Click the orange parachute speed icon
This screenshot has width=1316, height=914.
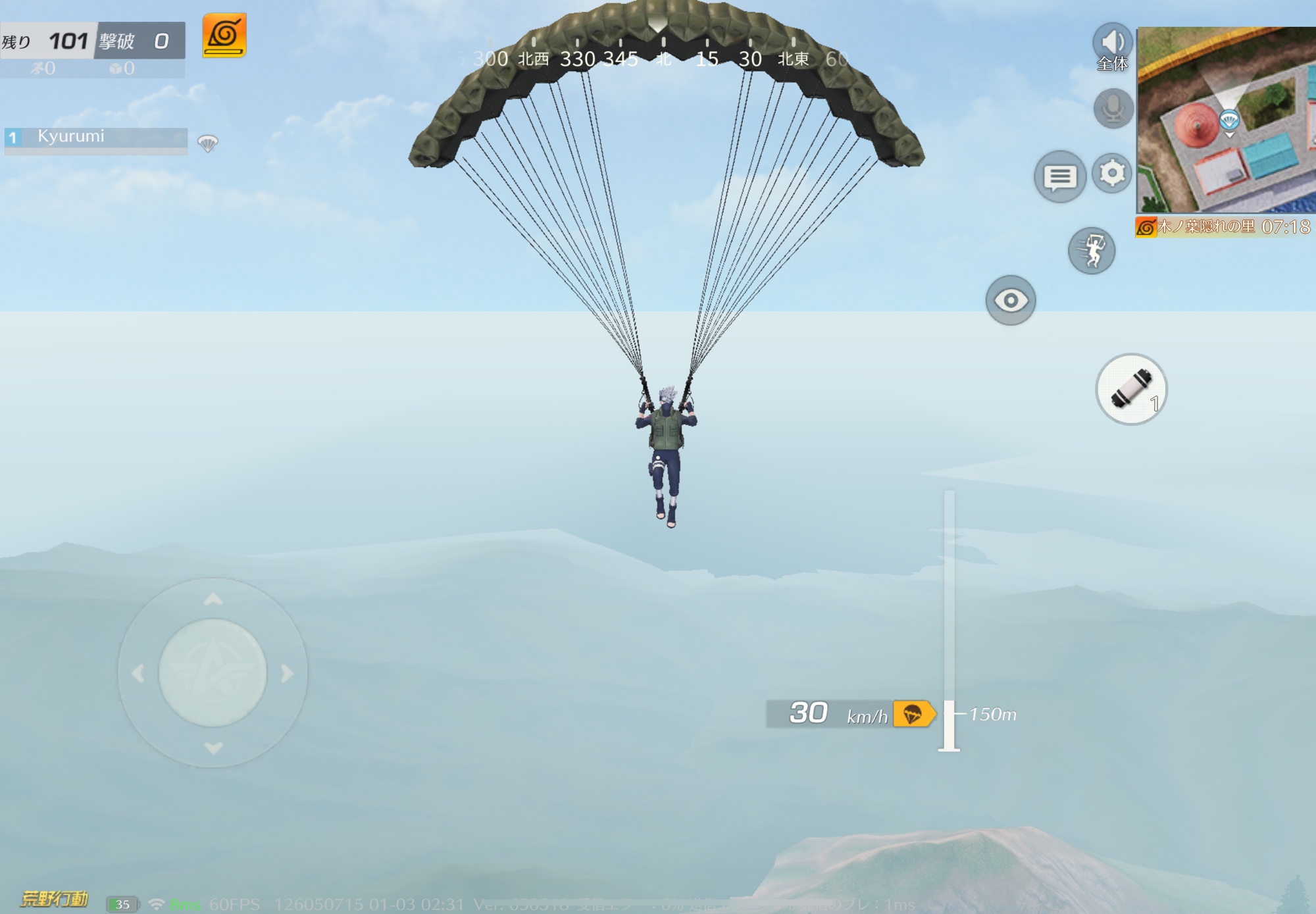coord(913,714)
